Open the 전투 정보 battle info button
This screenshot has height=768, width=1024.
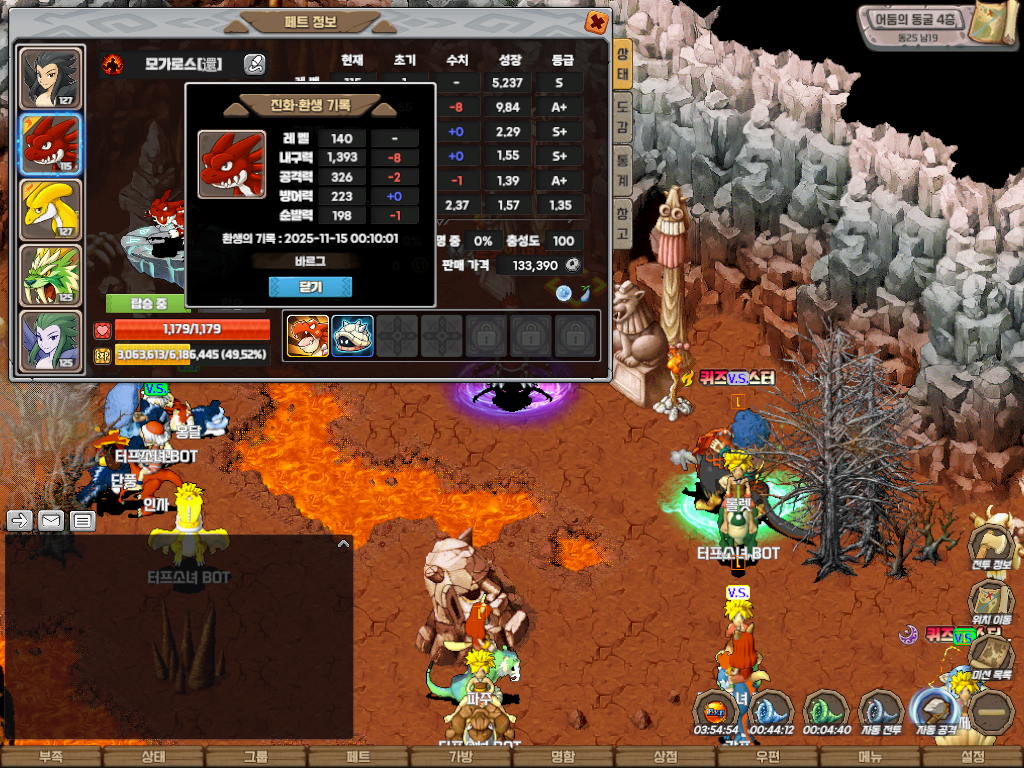990,546
